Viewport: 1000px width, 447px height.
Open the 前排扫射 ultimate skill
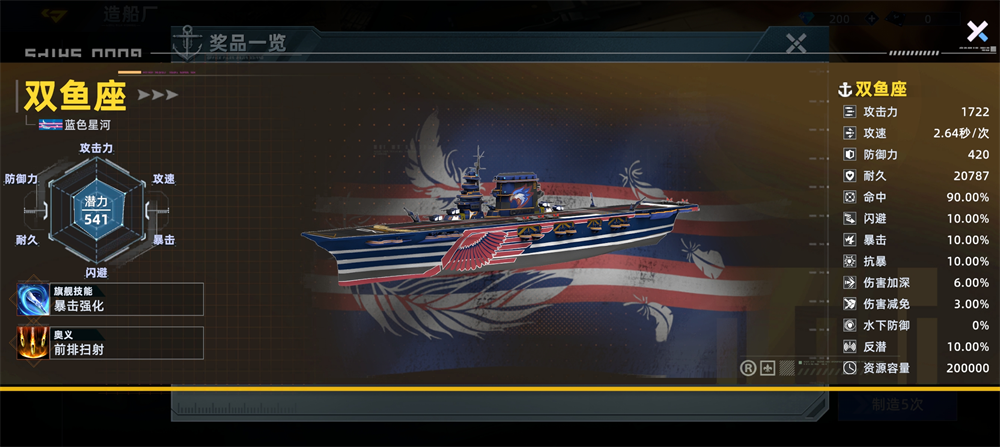[x=111, y=343]
